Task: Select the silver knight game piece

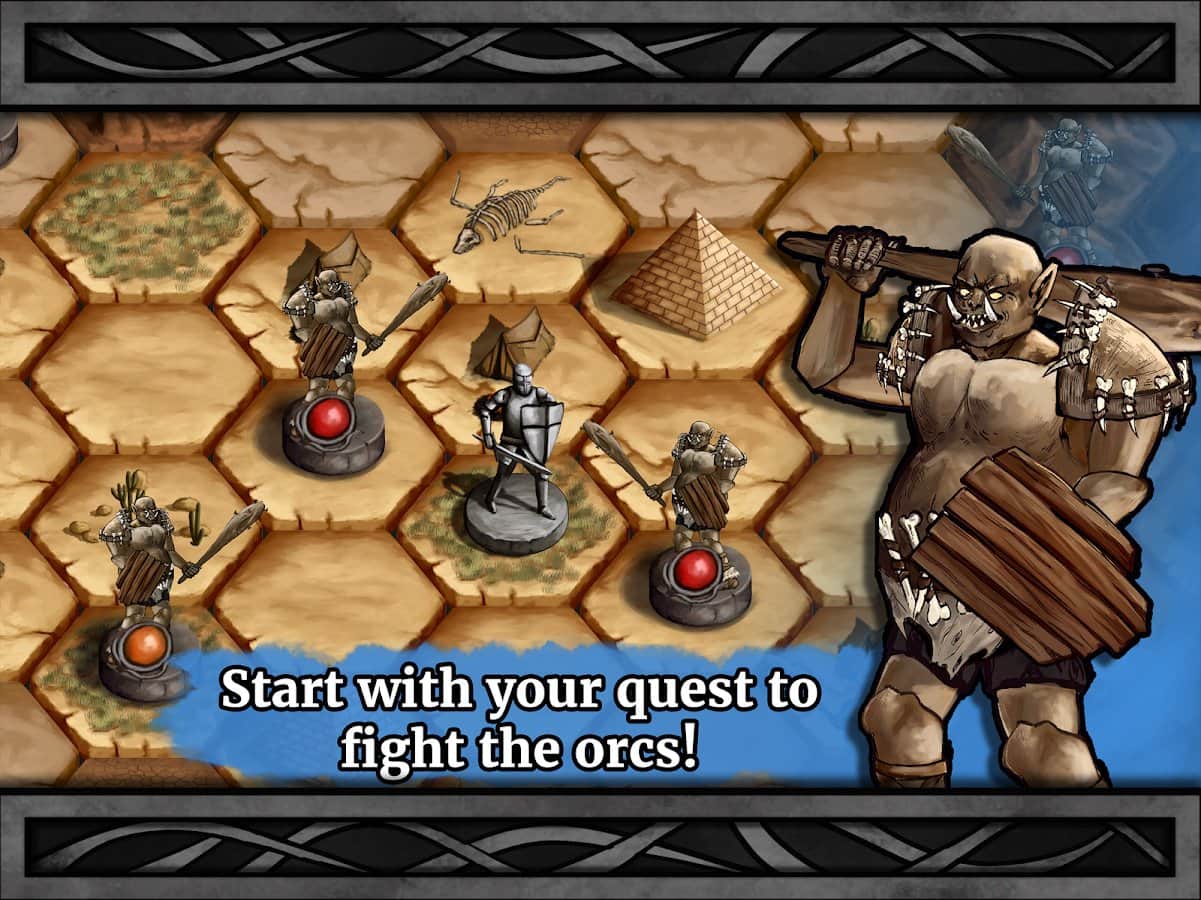Action: tap(518, 455)
